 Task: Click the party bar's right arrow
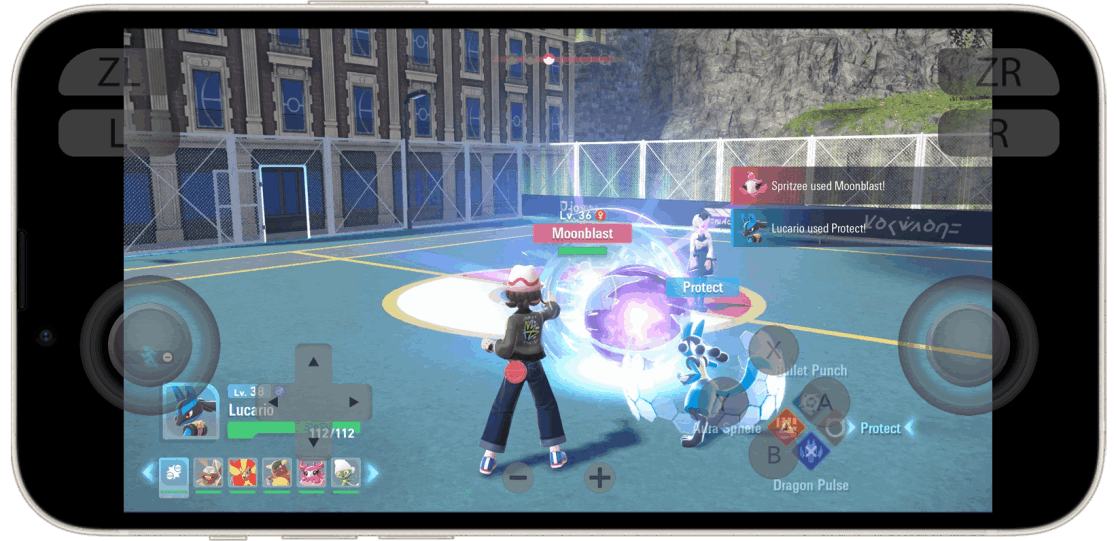click(373, 472)
